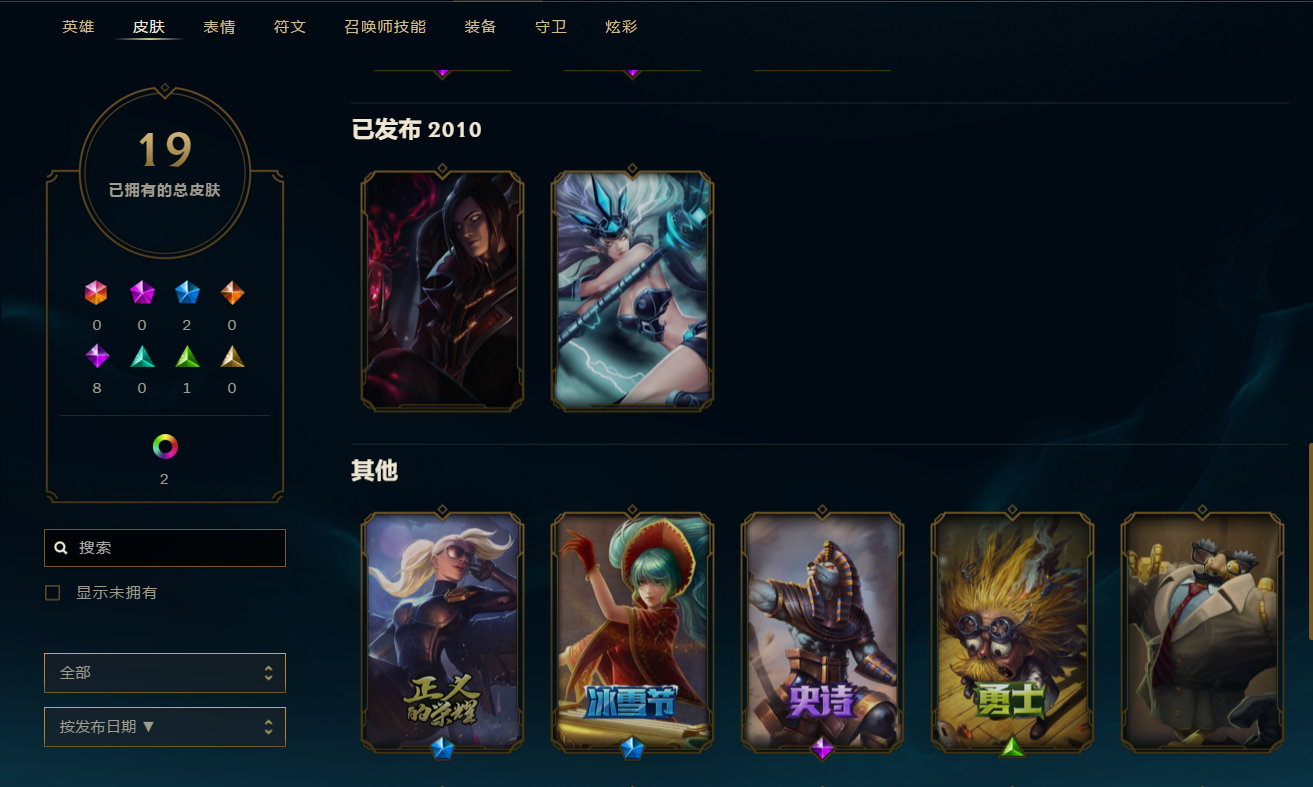Click the blue legendary gem showing count 2
1313x787 pixels.
(x=187, y=293)
